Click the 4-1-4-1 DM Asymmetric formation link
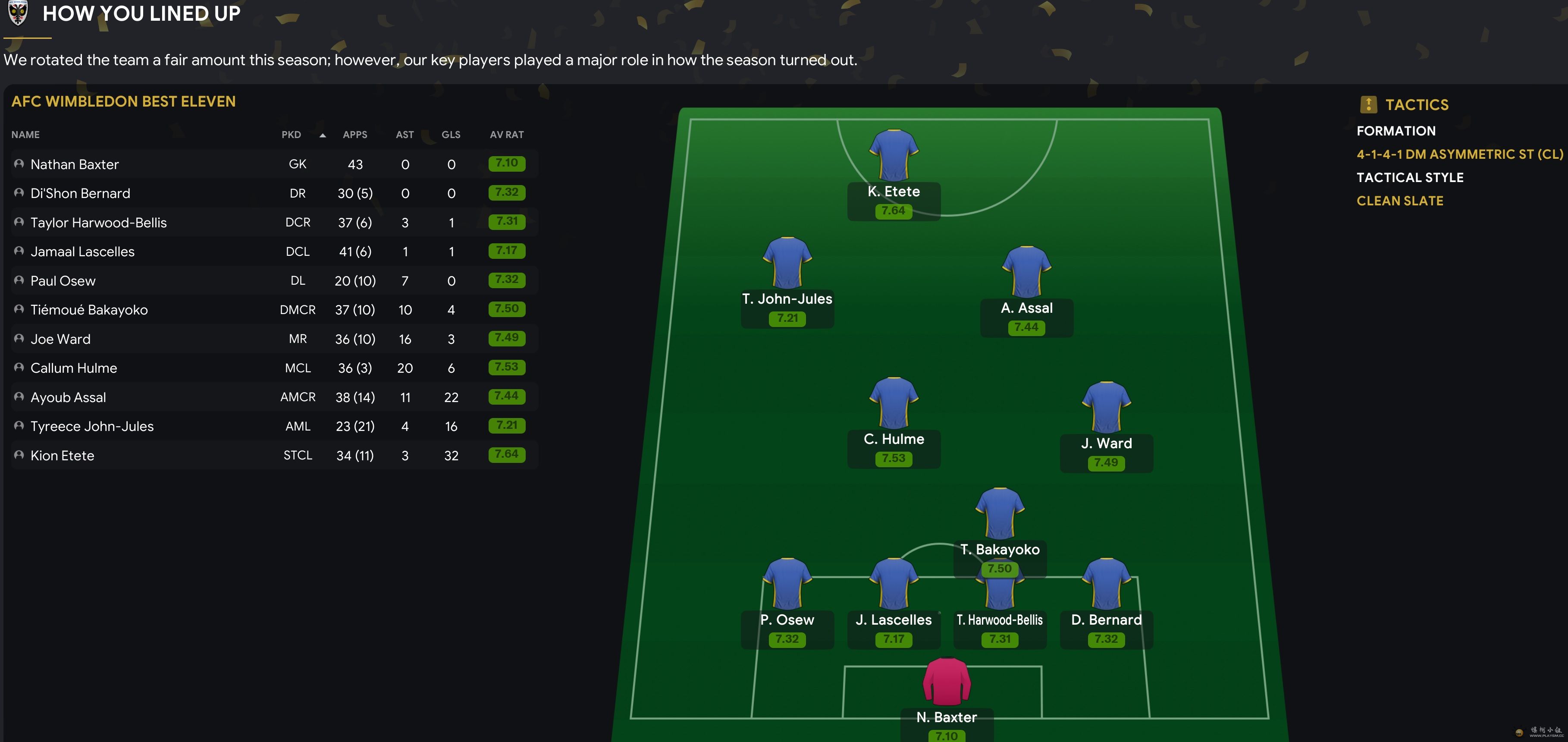The width and height of the screenshot is (1568, 742). 1460,154
